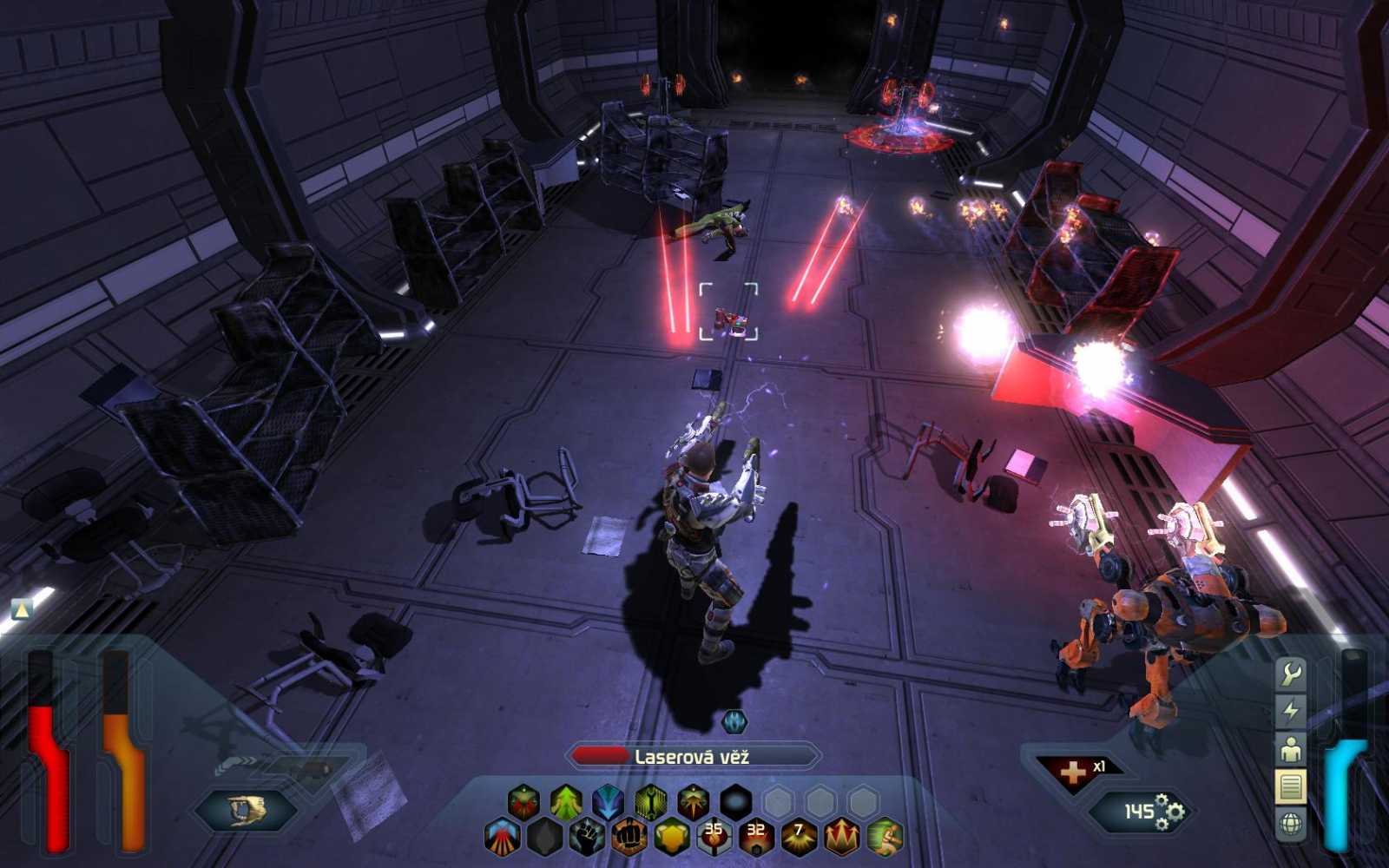Select the empty hex slot at the skill bar's right end

863,799
